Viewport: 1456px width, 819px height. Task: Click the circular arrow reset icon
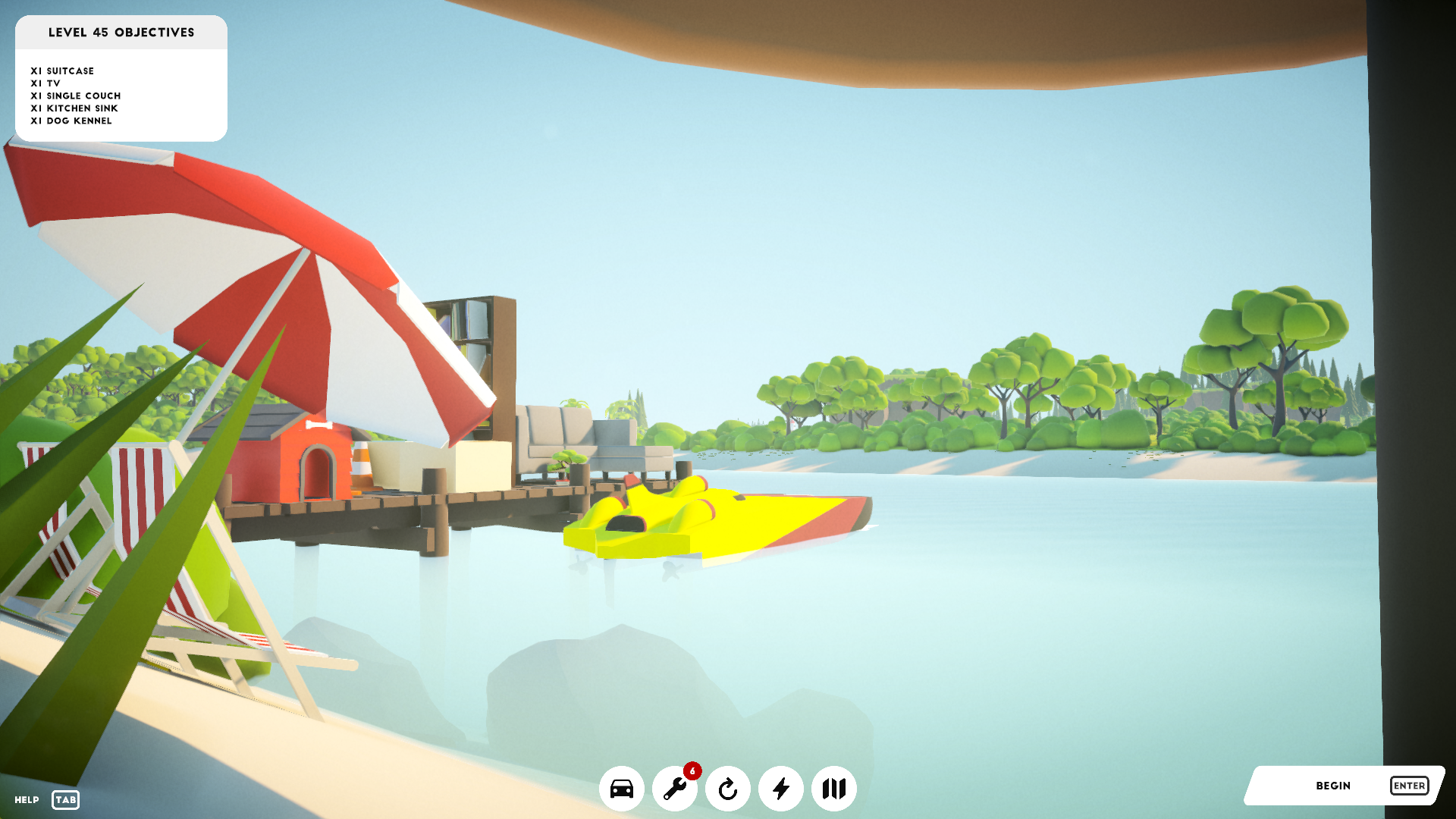[727, 789]
